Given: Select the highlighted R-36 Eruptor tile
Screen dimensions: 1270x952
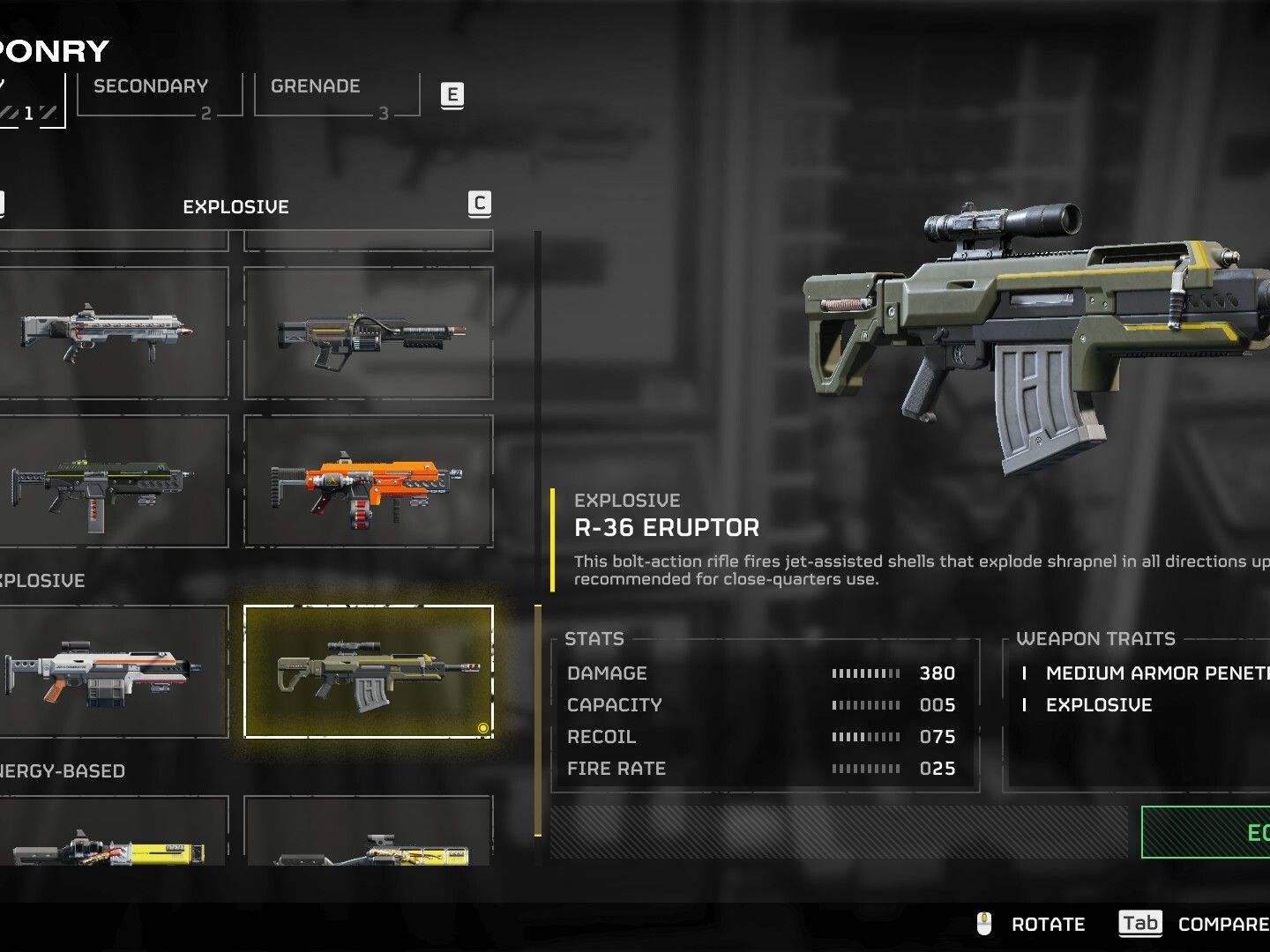Looking at the screenshot, I should click(x=368, y=671).
